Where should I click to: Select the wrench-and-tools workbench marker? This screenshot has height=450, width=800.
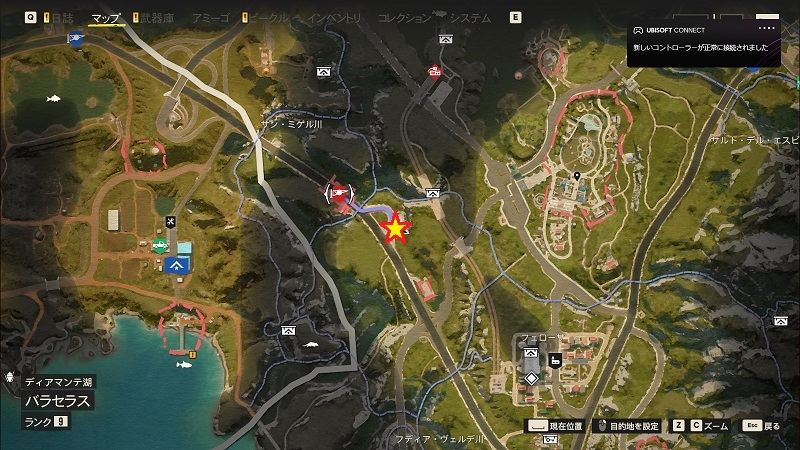(170, 221)
